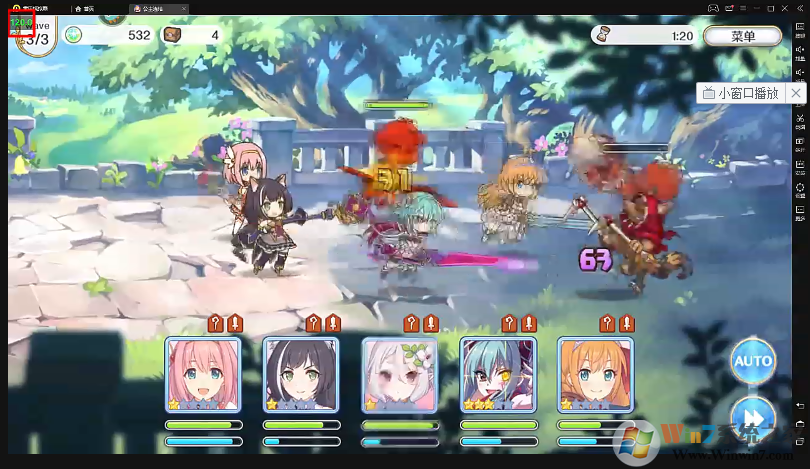
Task: Activate the fast-forward speed button
Action: [x=751, y=415]
